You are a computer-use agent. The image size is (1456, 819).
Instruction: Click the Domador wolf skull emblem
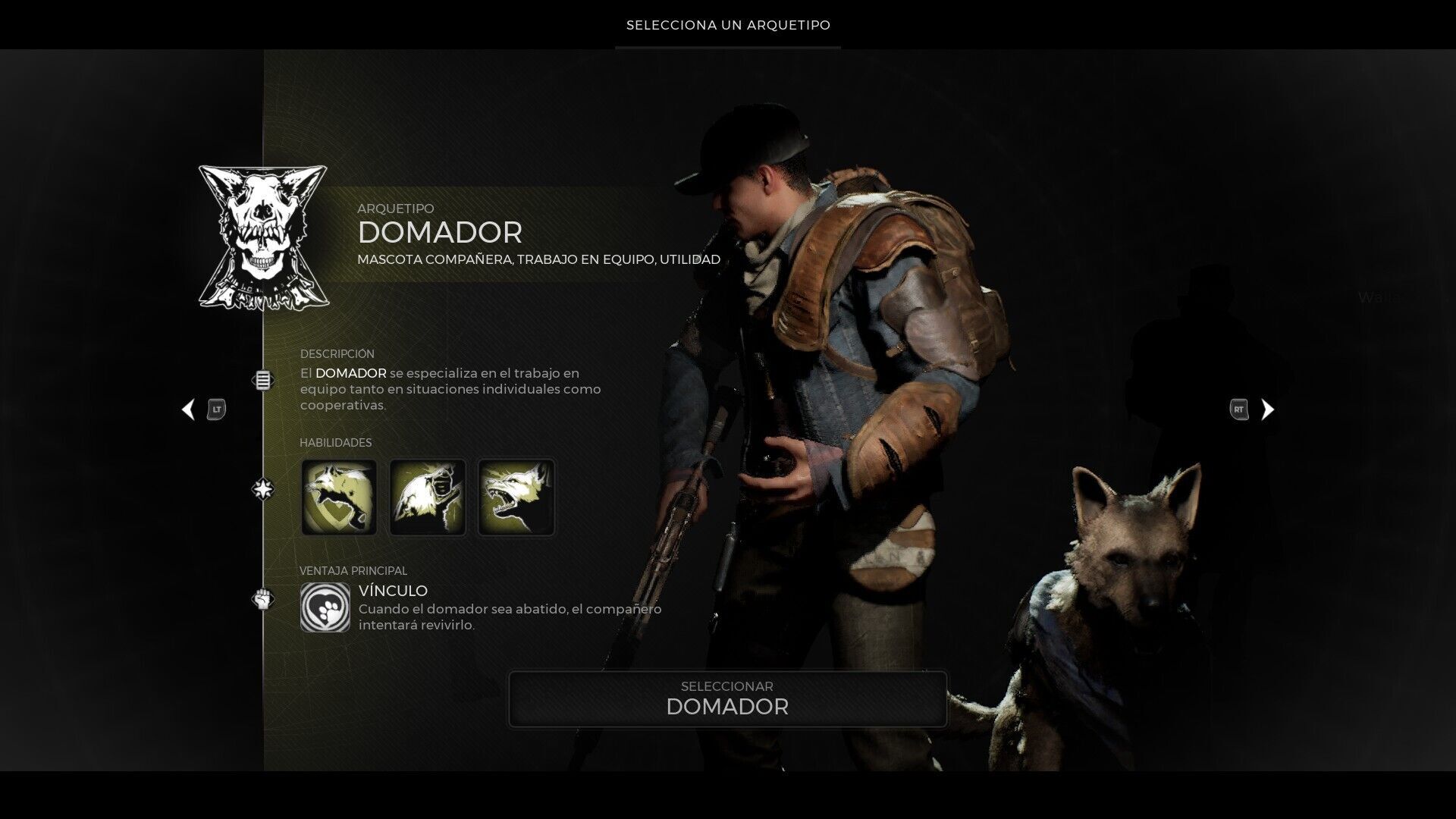coord(262,237)
